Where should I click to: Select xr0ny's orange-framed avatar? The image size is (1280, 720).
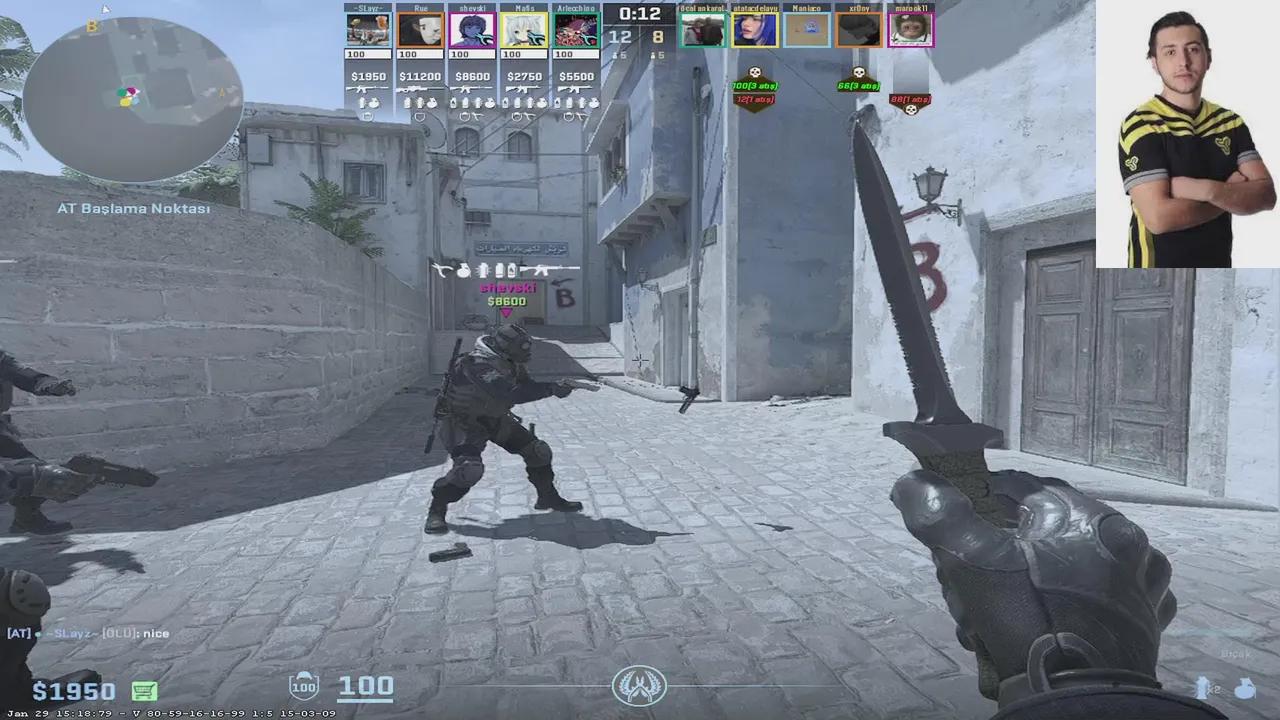(858, 30)
